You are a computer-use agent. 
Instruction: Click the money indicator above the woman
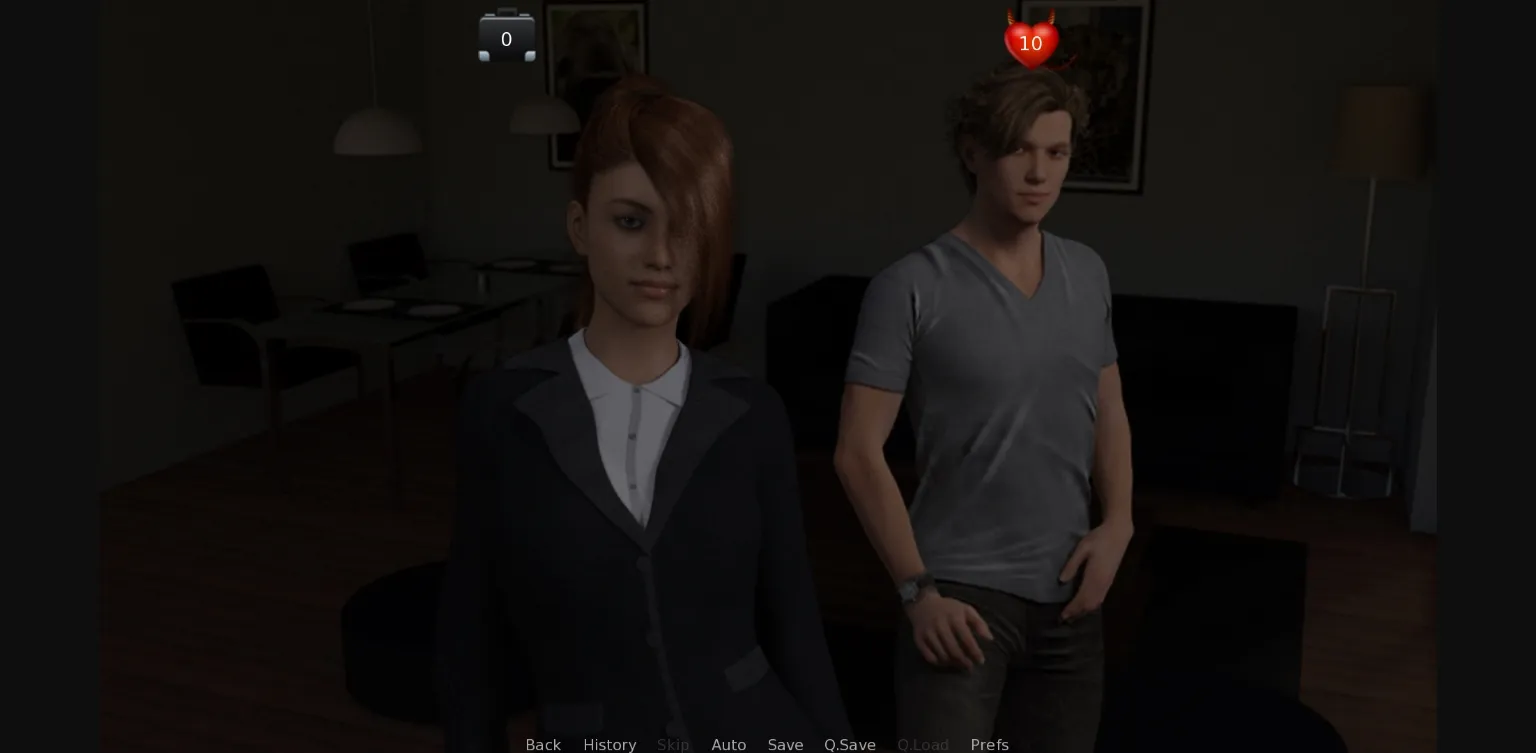[507, 37]
